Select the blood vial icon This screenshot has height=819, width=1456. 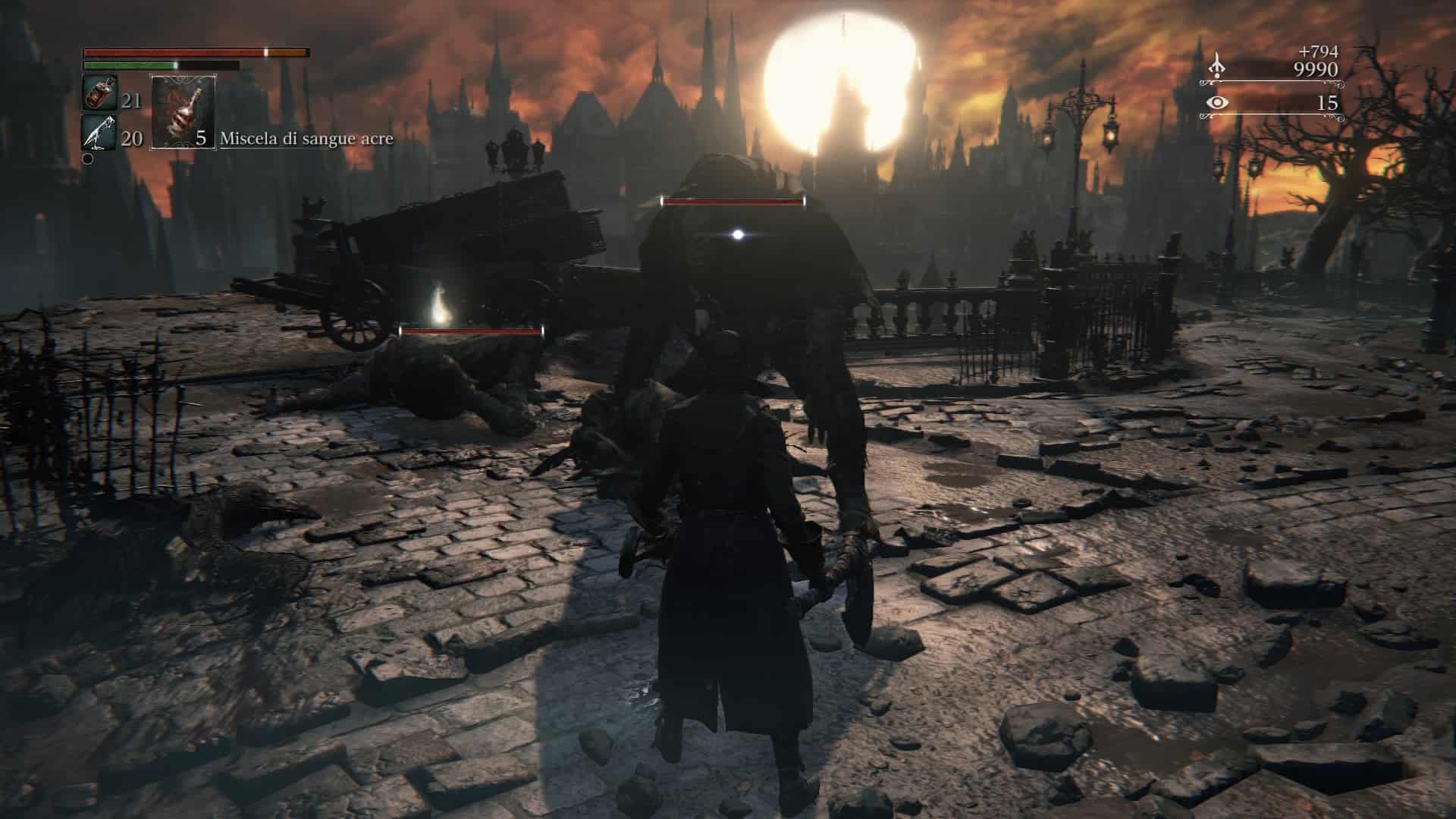pos(99,93)
